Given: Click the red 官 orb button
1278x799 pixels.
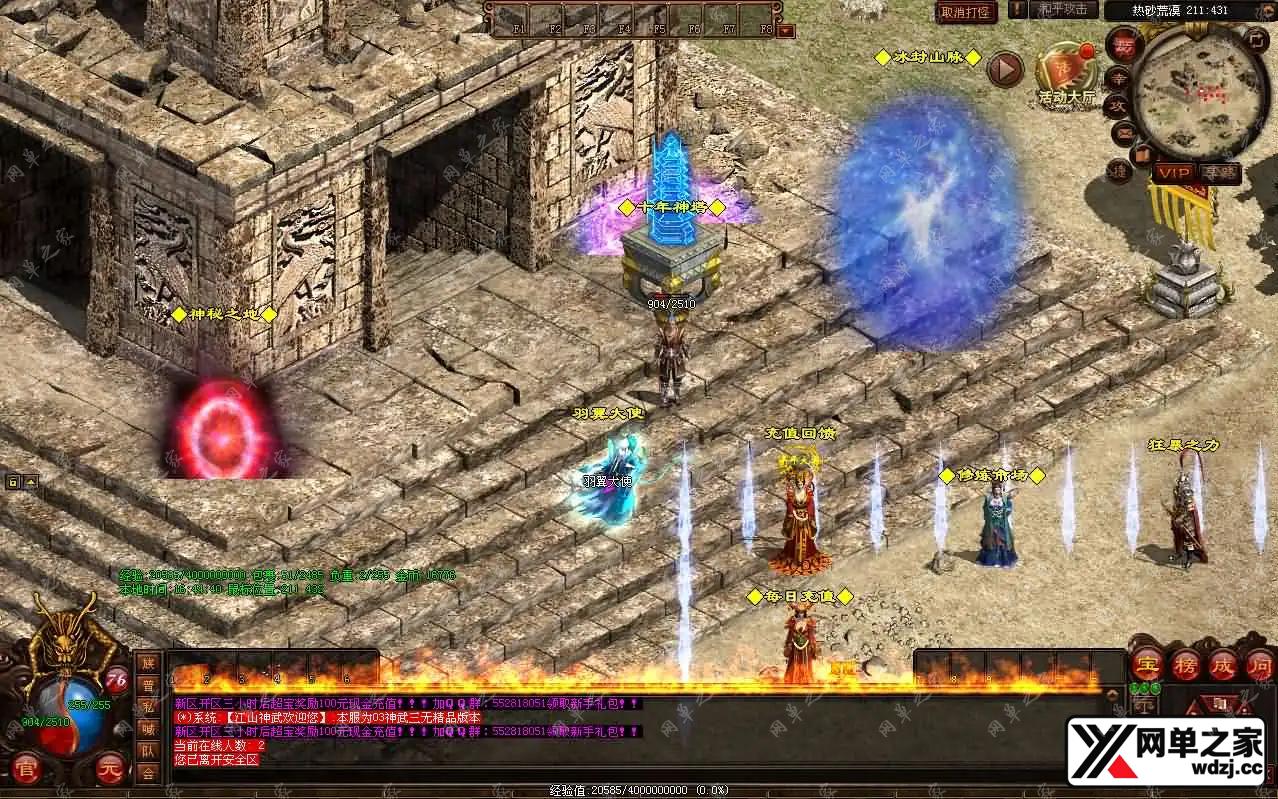Looking at the screenshot, I should (26, 771).
